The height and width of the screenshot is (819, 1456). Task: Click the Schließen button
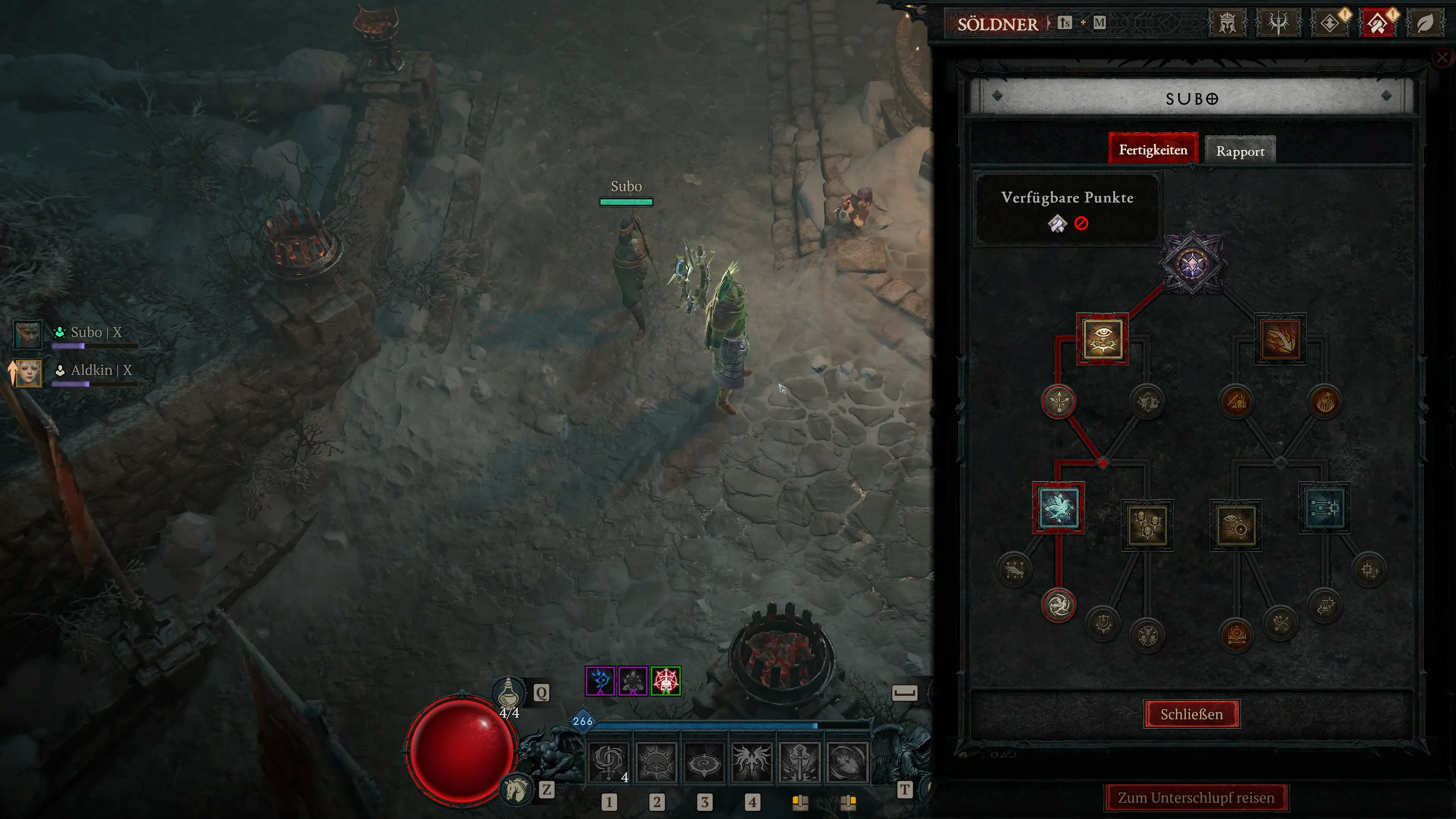pyautogui.click(x=1191, y=714)
